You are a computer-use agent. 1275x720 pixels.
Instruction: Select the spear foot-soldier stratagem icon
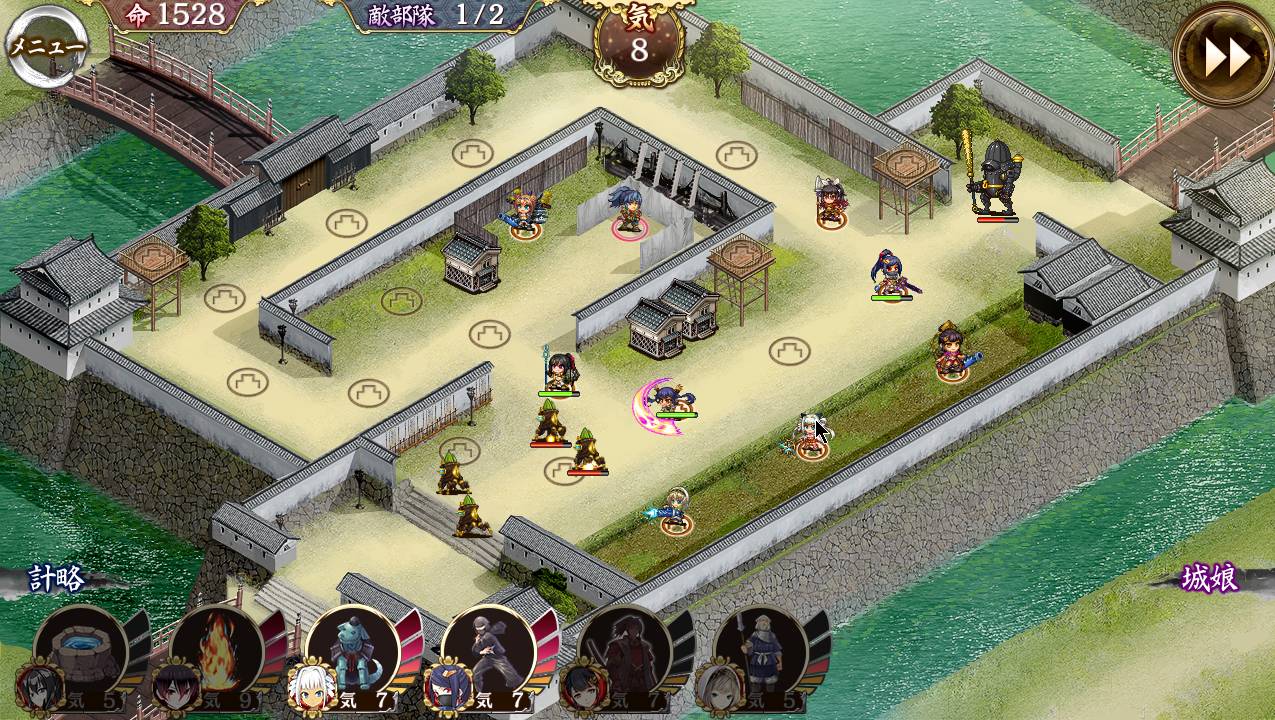pos(761,651)
